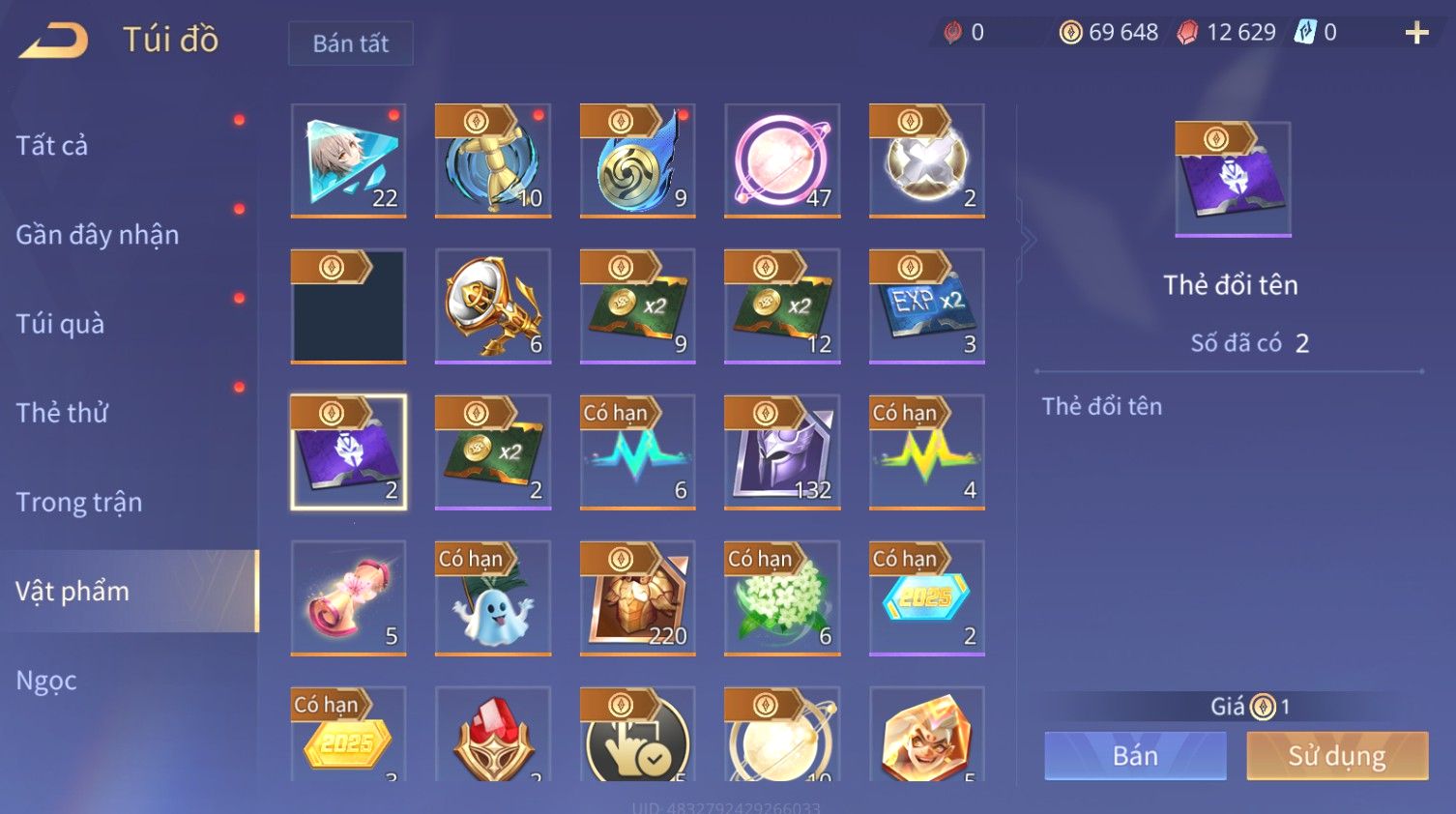Open the Gần đây nhận tab
1456x814 pixels.
click(98, 235)
